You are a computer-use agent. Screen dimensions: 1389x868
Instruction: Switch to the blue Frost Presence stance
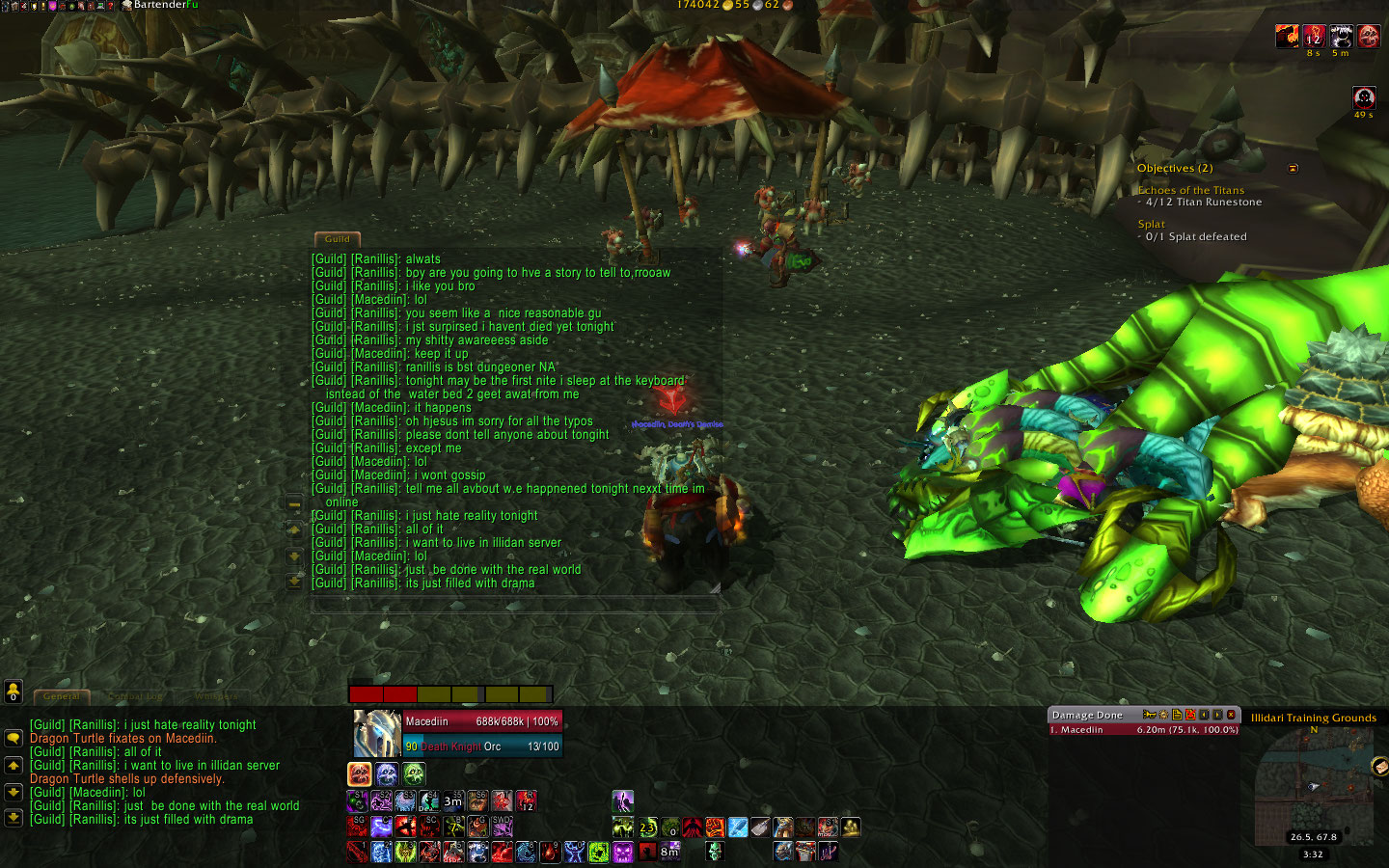pyautogui.click(x=387, y=773)
